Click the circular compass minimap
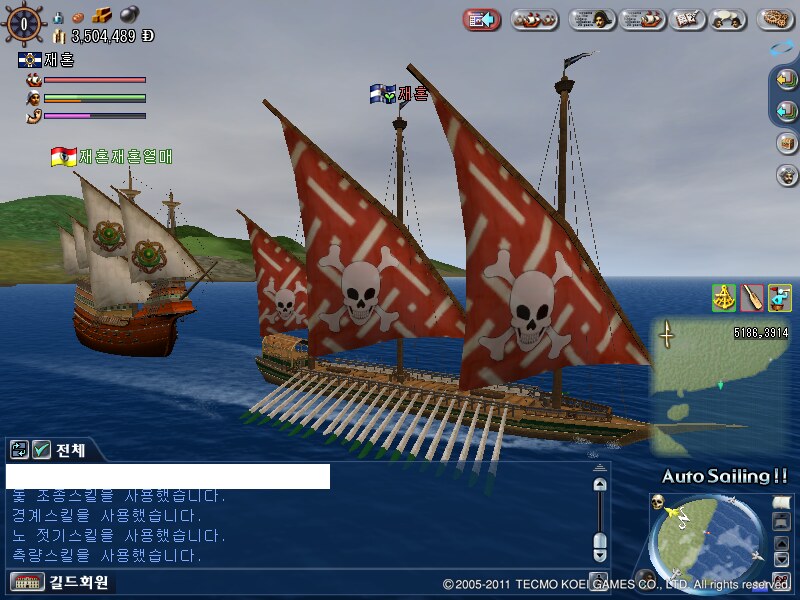The image size is (800, 600). pyautogui.click(x=707, y=542)
